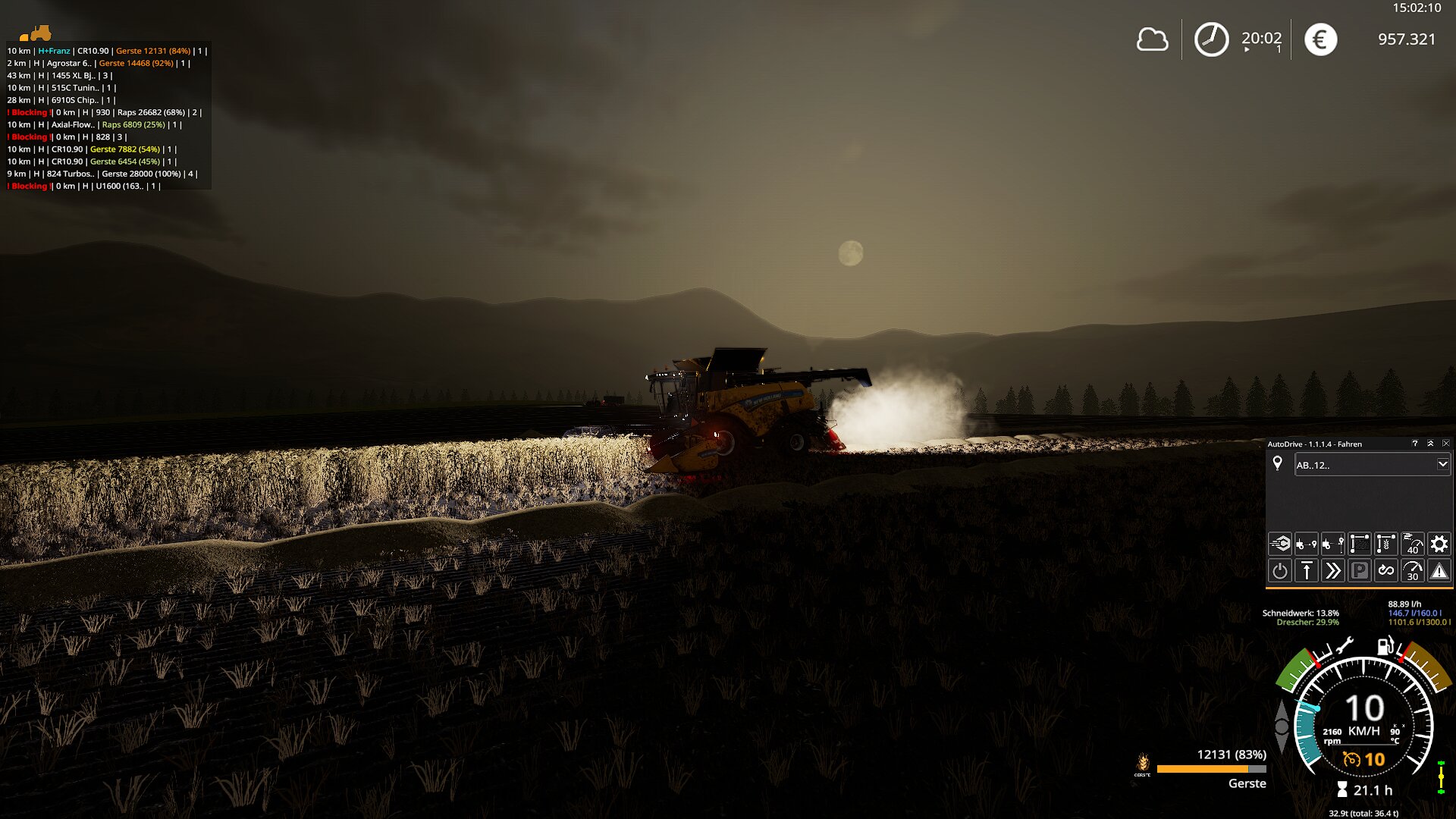Select the 824 Turbos Gerste 28000 row
This screenshot has height=819, width=1456.
point(102,174)
